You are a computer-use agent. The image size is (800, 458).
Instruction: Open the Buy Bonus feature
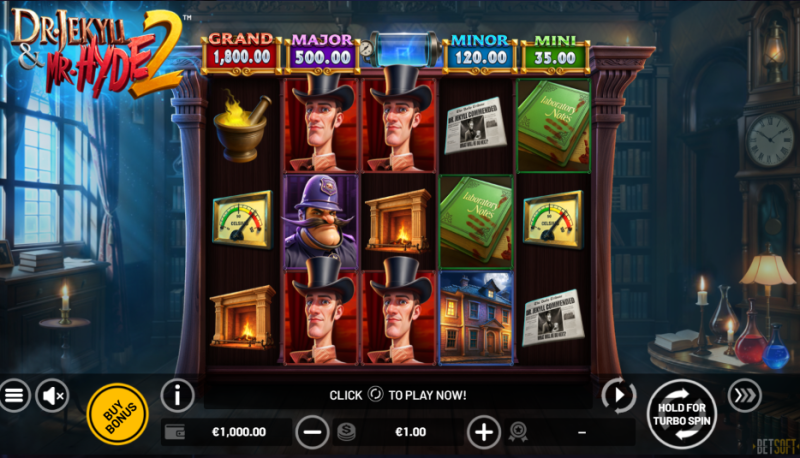[x=118, y=413]
